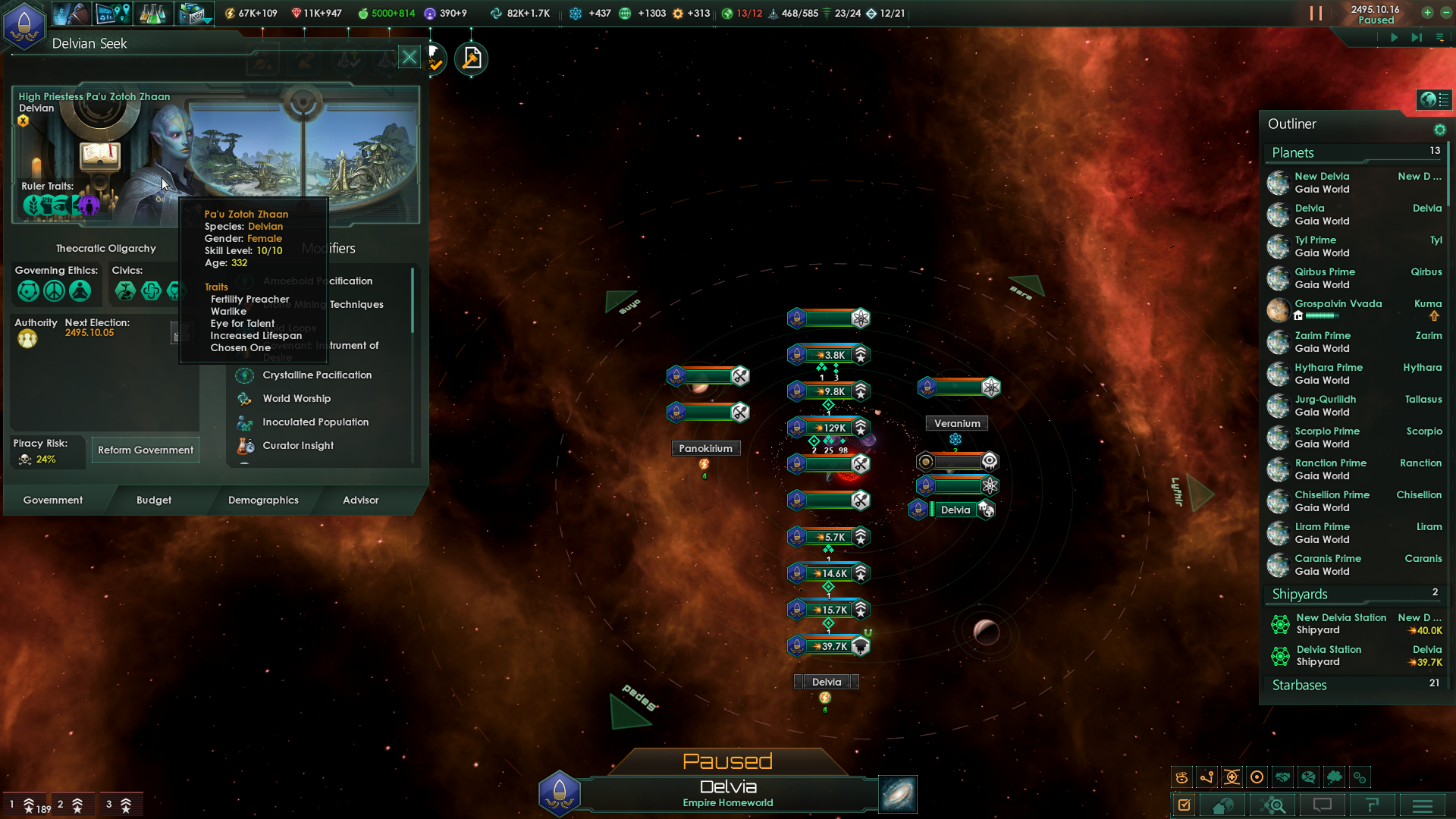Screen dimensions: 1456x819
Task: Toggle the opinion map mode icon
Action: pos(1309,777)
